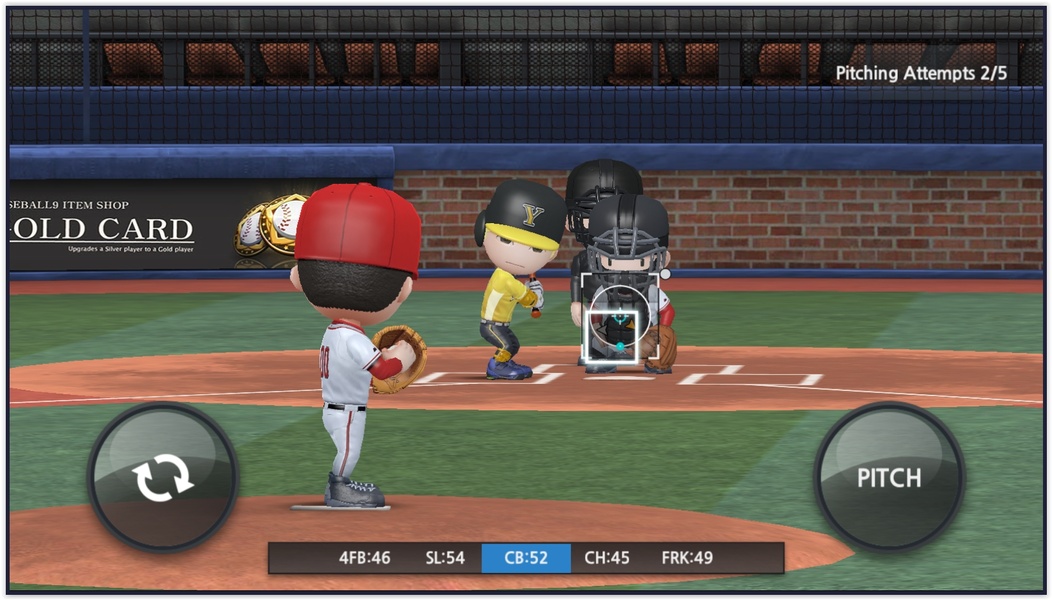This screenshot has width=1052, height=600.
Task: Switch to the CH:45 changeup pitch
Action: click(x=607, y=558)
